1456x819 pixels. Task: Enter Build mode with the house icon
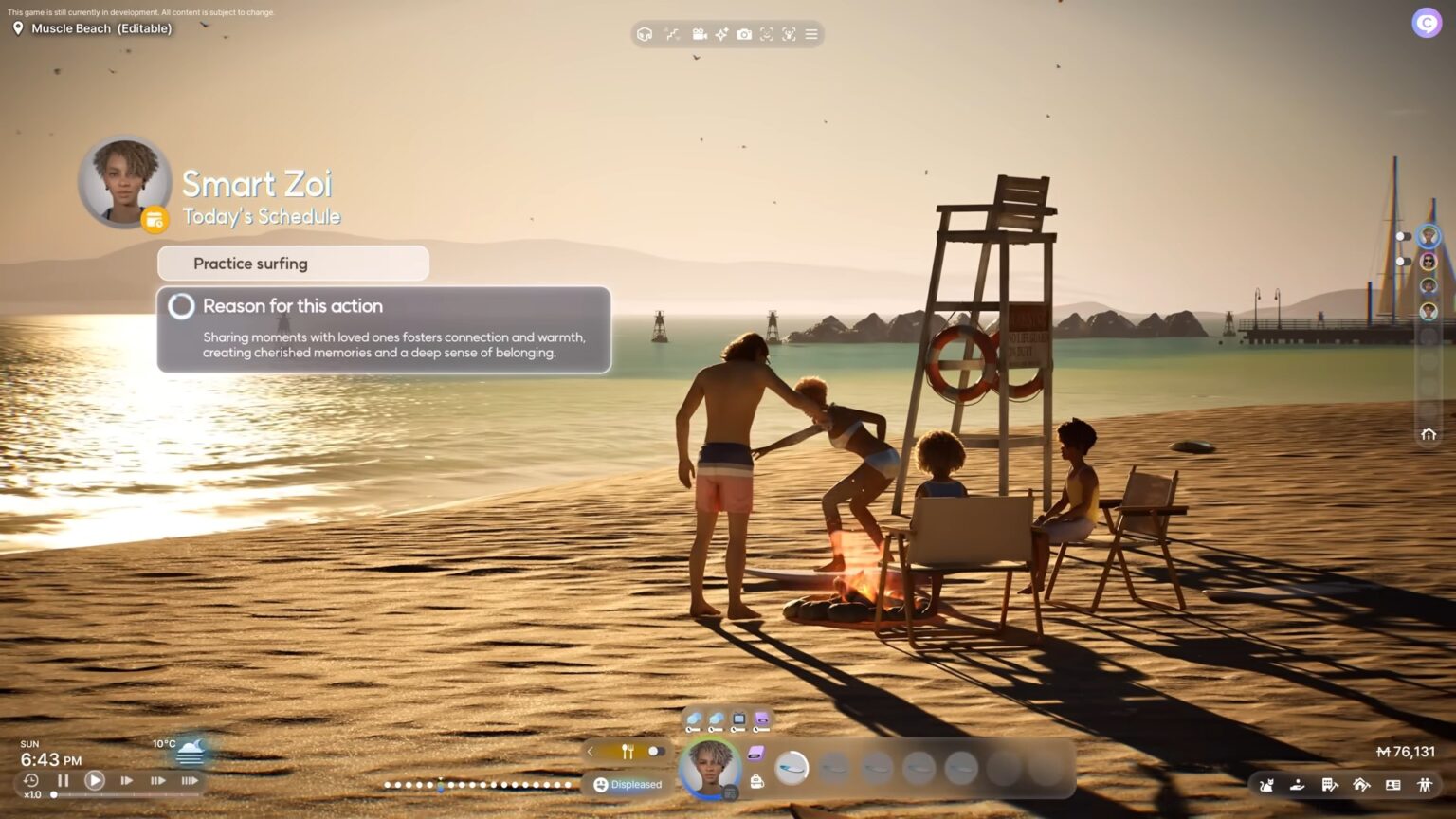click(1362, 785)
